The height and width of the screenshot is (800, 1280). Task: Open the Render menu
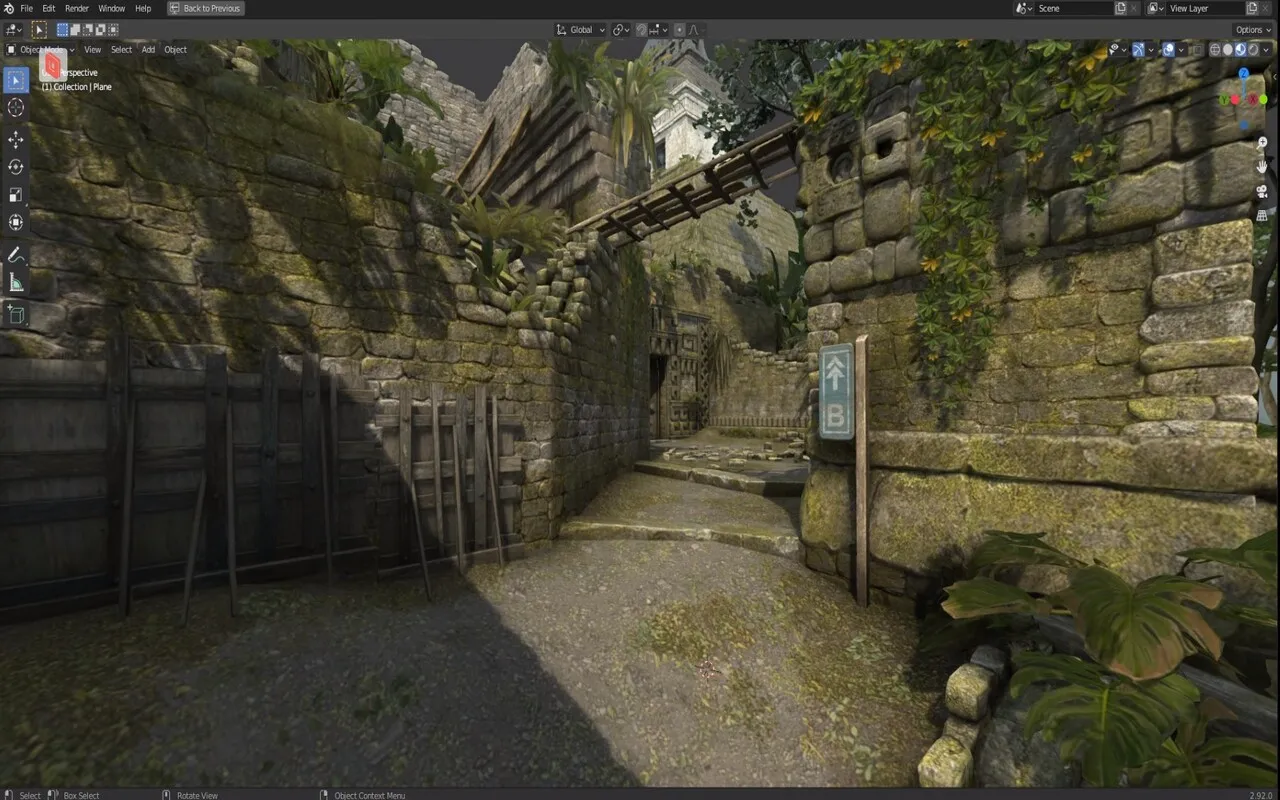[x=77, y=8]
